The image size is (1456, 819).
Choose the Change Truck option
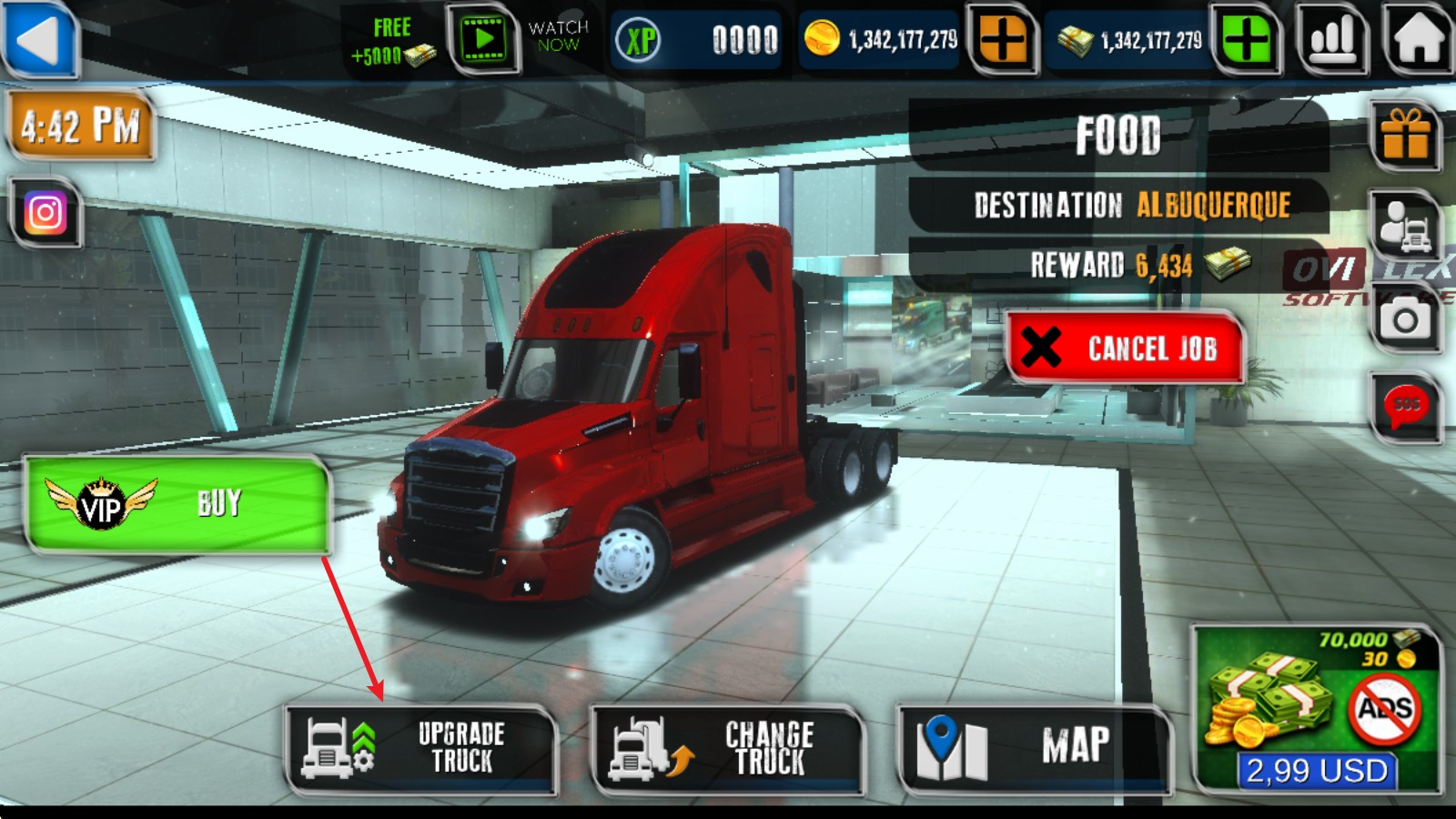click(x=727, y=748)
